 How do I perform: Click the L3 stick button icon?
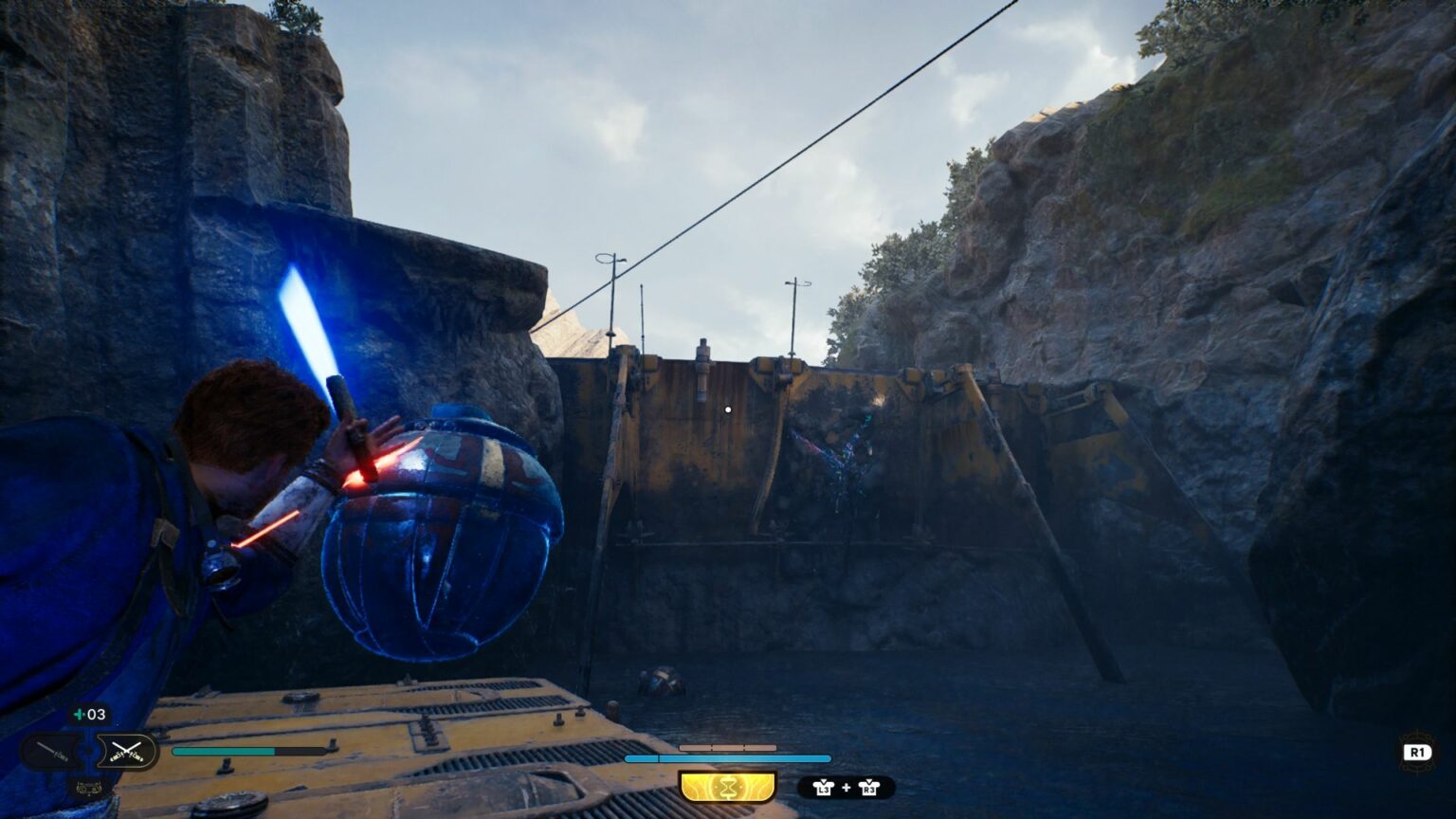tap(824, 788)
